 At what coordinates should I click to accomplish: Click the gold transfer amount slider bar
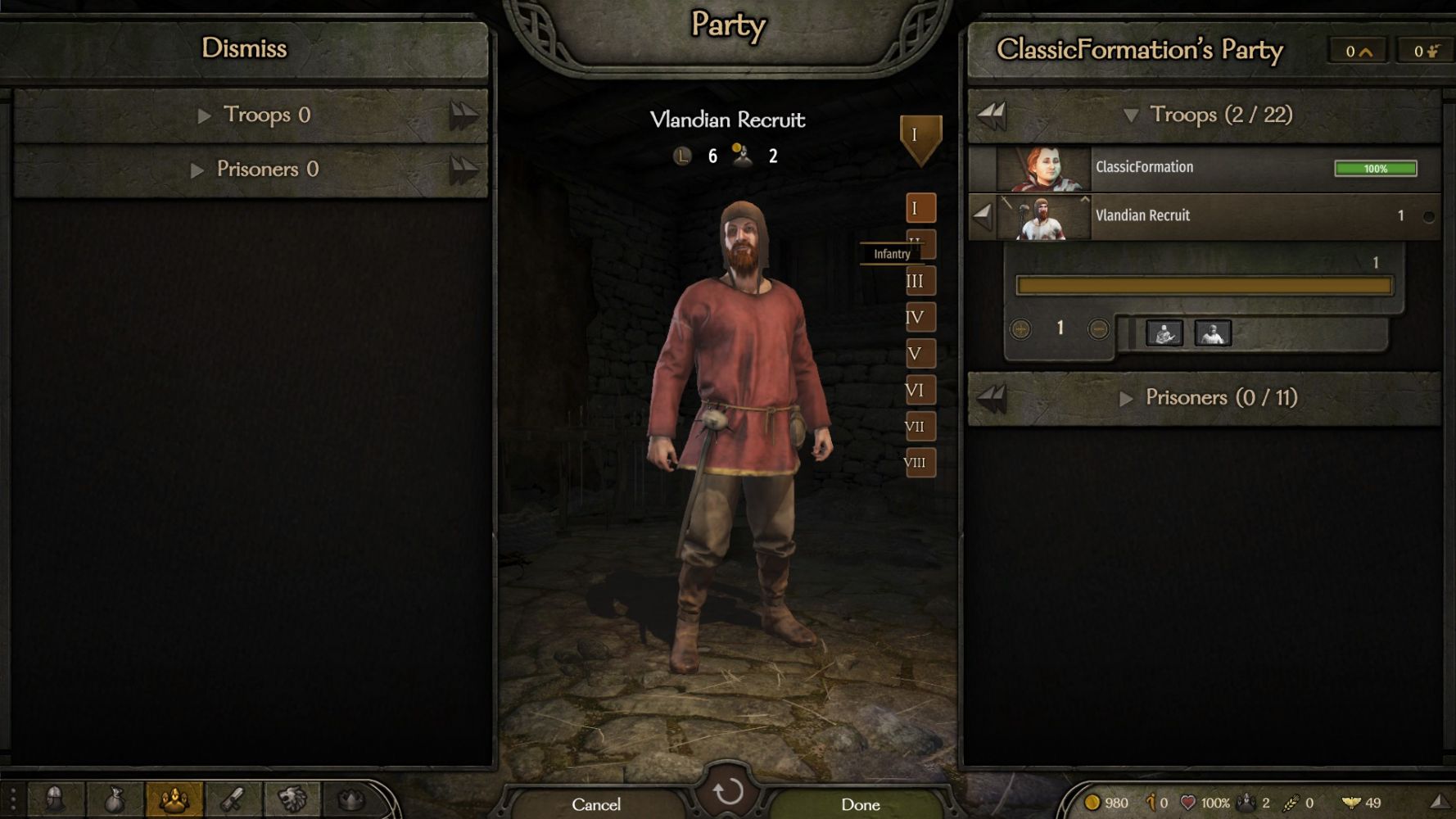click(x=1203, y=286)
